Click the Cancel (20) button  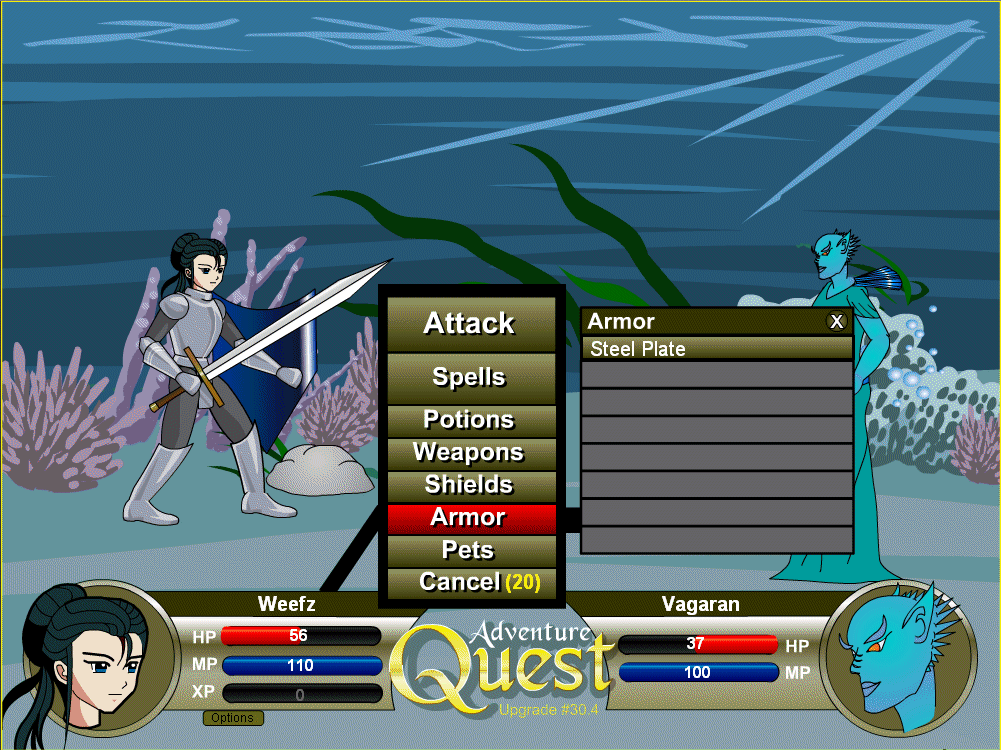coord(470,582)
